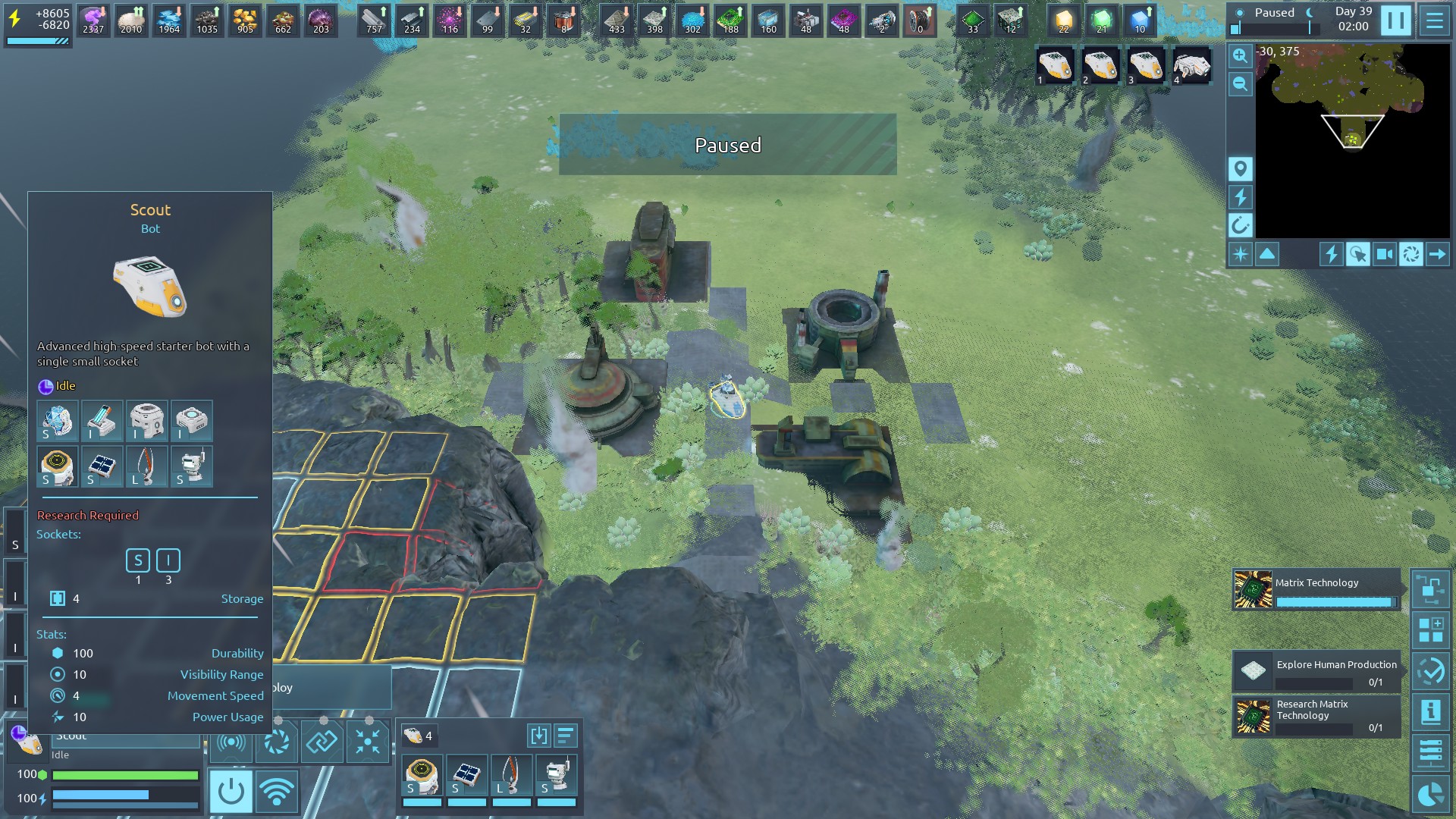Click the list sort button in inventory bar
Image resolution: width=1456 pixels, height=819 pixels.
point(566,736)
